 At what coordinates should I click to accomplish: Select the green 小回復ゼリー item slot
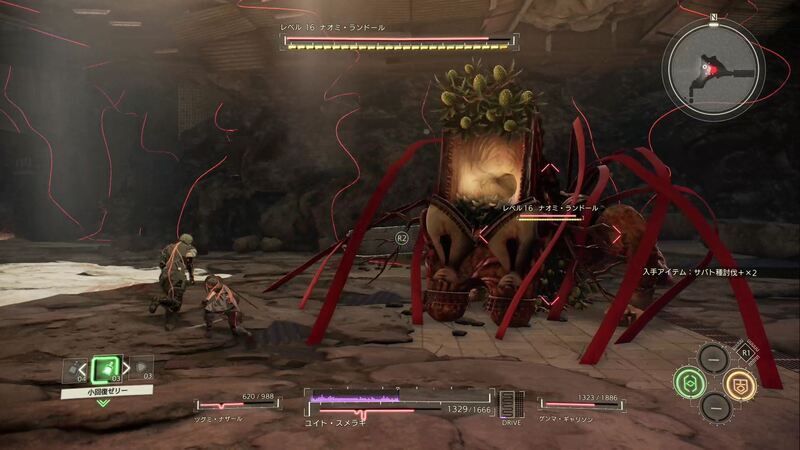(104, 370)
